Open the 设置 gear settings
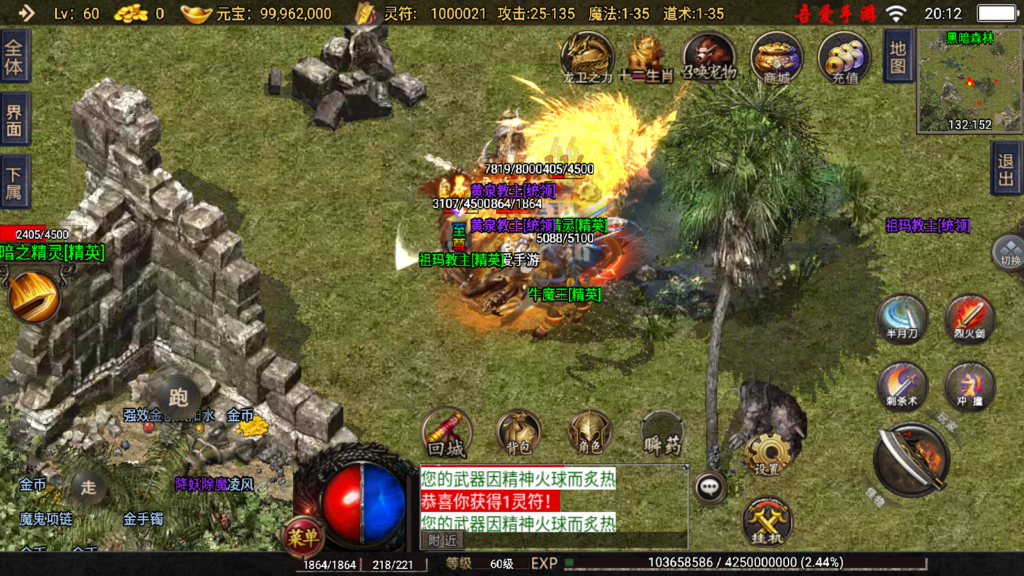The height and width of the screenshot is (576, 1024). pyautogui.click(x=768, y=455)
